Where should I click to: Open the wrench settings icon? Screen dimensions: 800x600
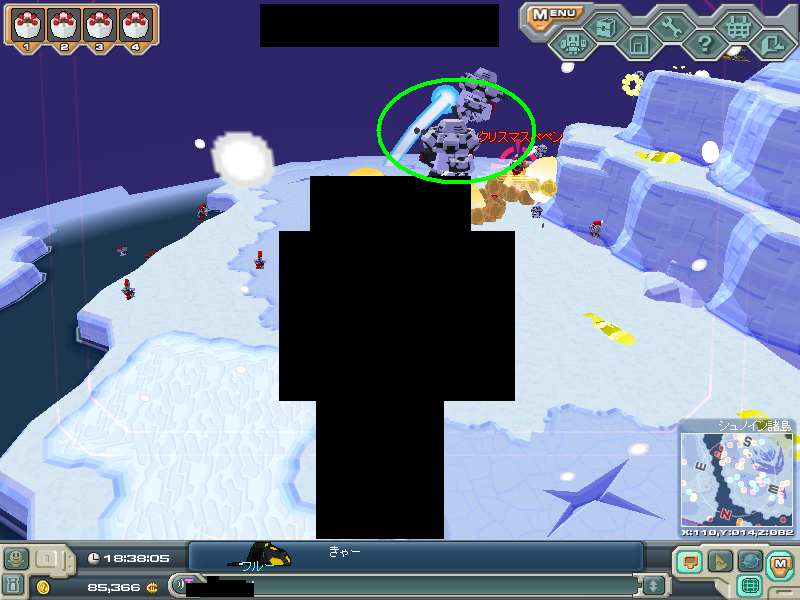click(x=671, y=27)
